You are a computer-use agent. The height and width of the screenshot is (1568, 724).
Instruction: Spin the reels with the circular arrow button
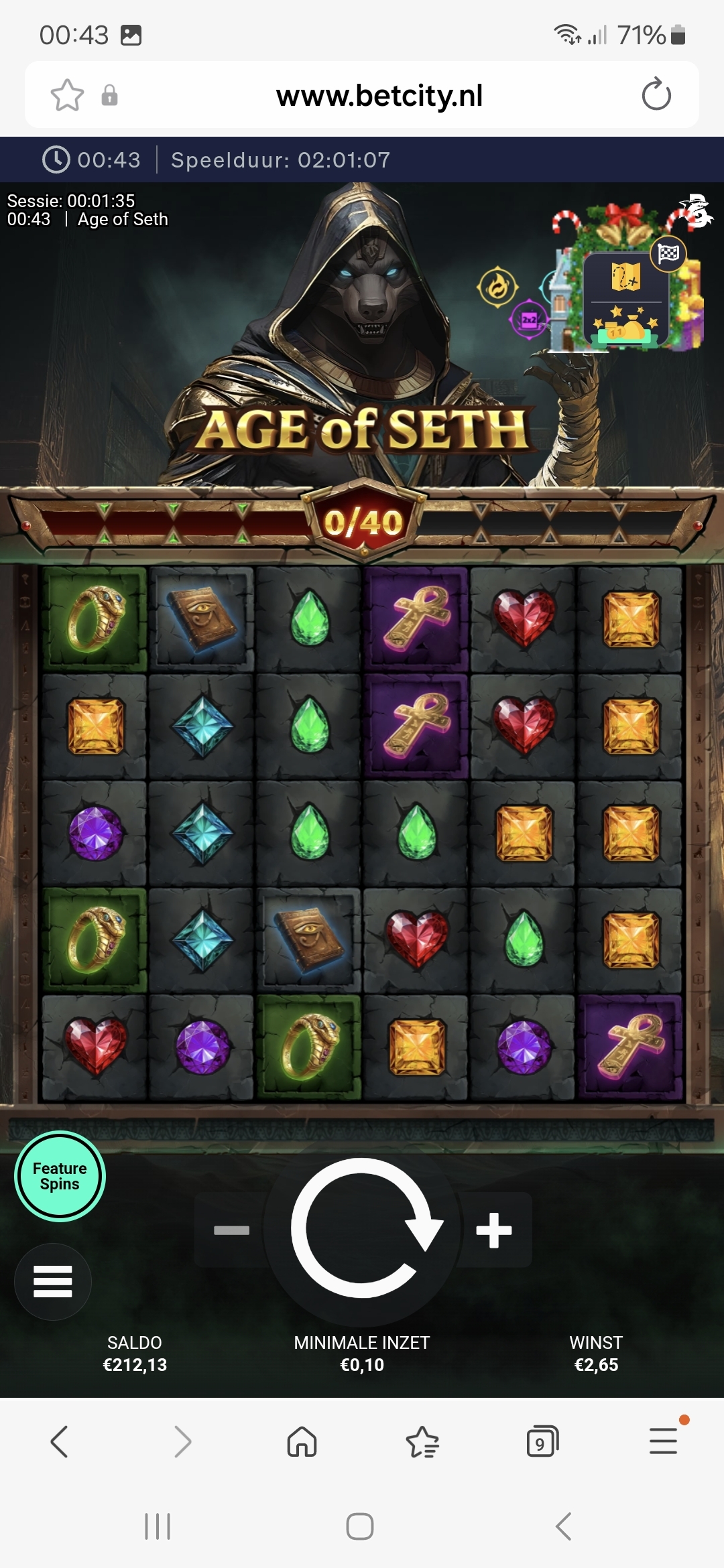(x=363, y=1229)
